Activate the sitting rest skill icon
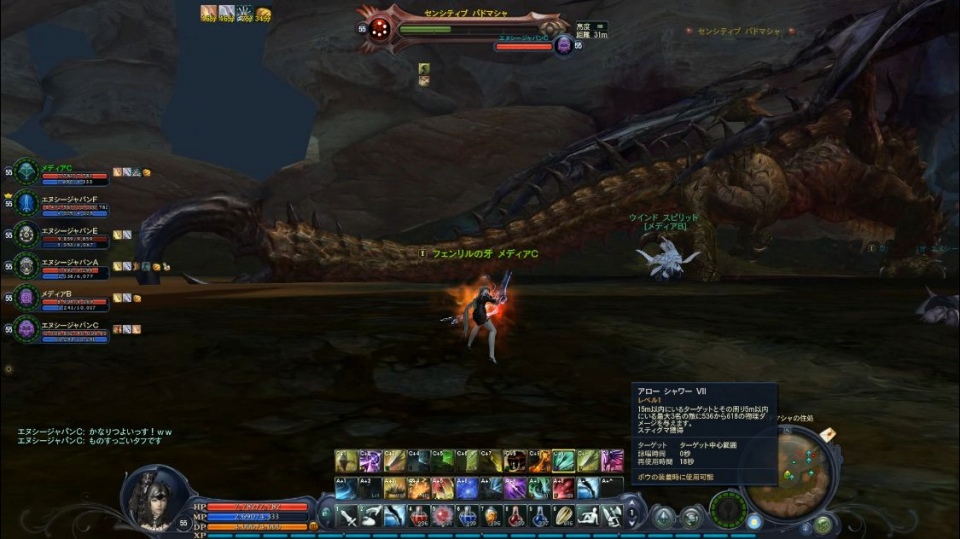Viewport: 960px width, 539px height. pos(588,516)
